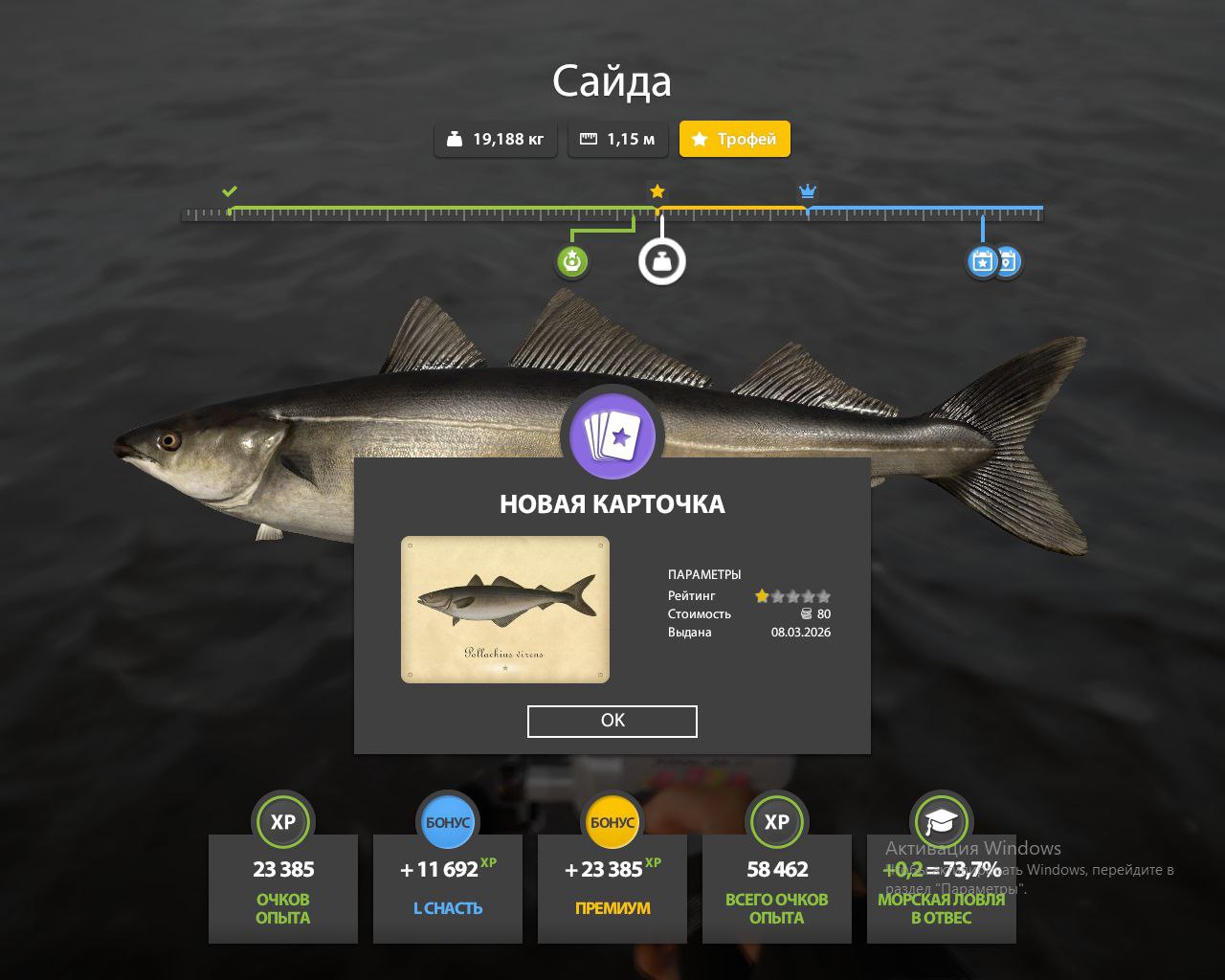
Task: Click the blue crown record threshold icon
Action: [808, 191]
